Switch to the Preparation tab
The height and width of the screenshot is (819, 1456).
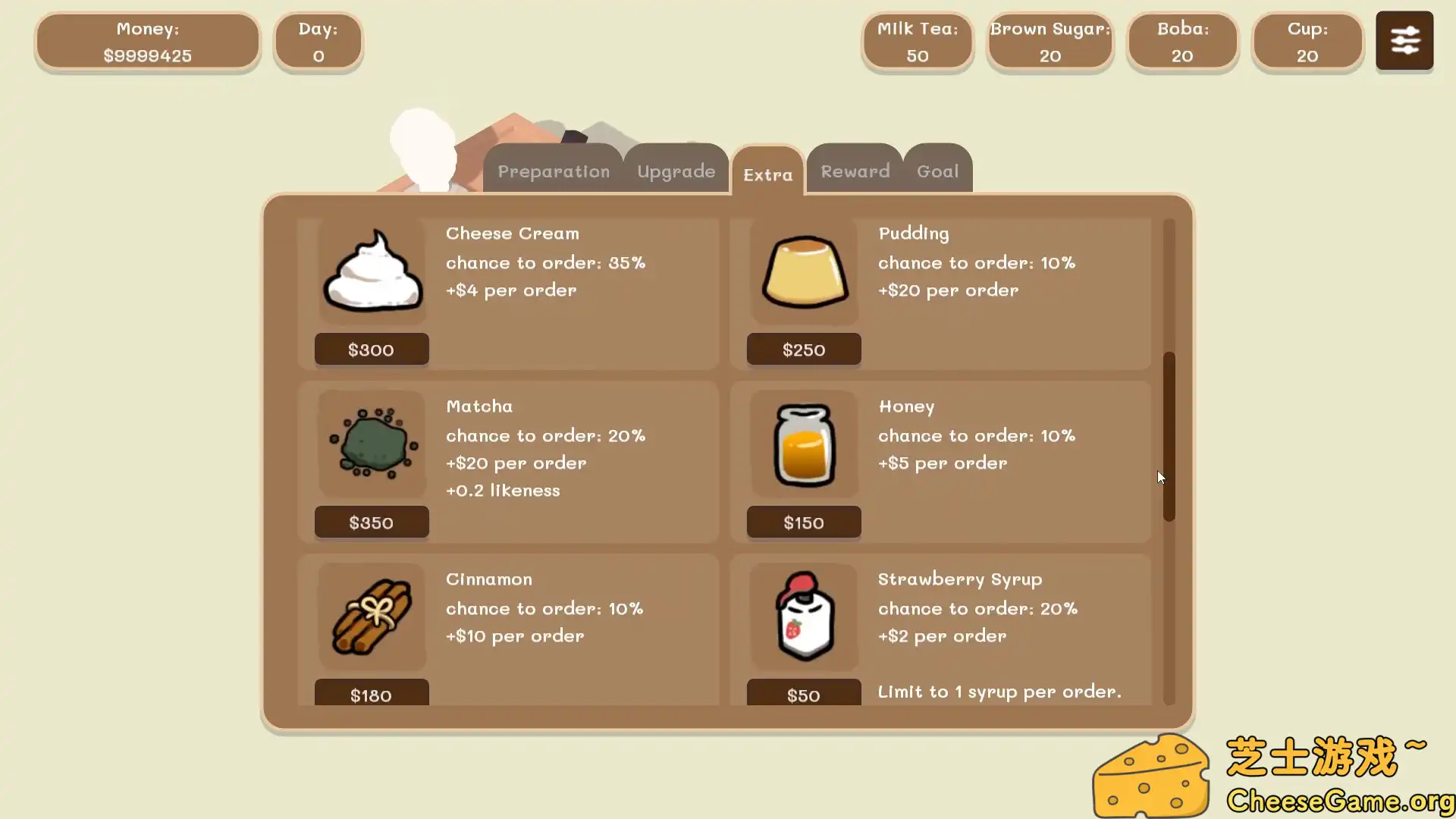coord(553,171)
